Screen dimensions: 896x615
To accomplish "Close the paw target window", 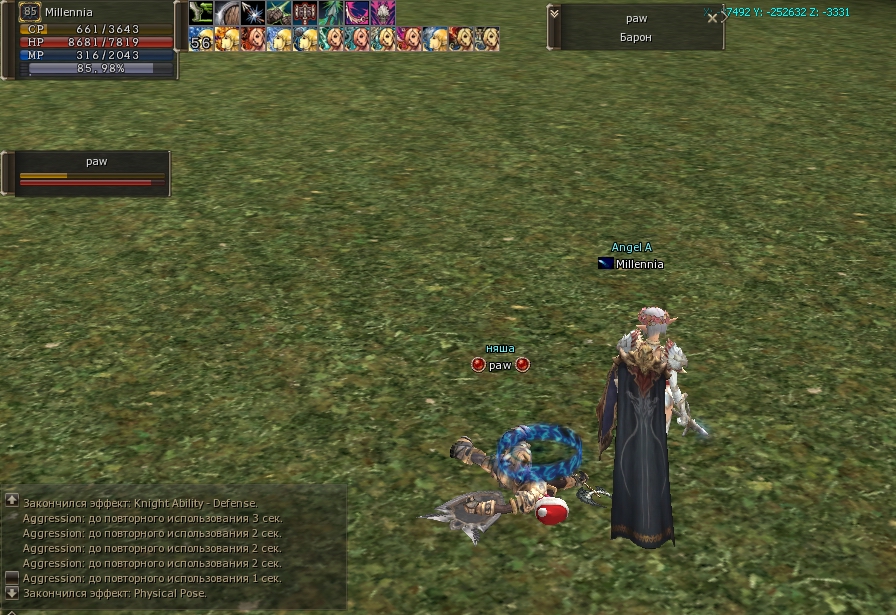I will click(712, 18).
